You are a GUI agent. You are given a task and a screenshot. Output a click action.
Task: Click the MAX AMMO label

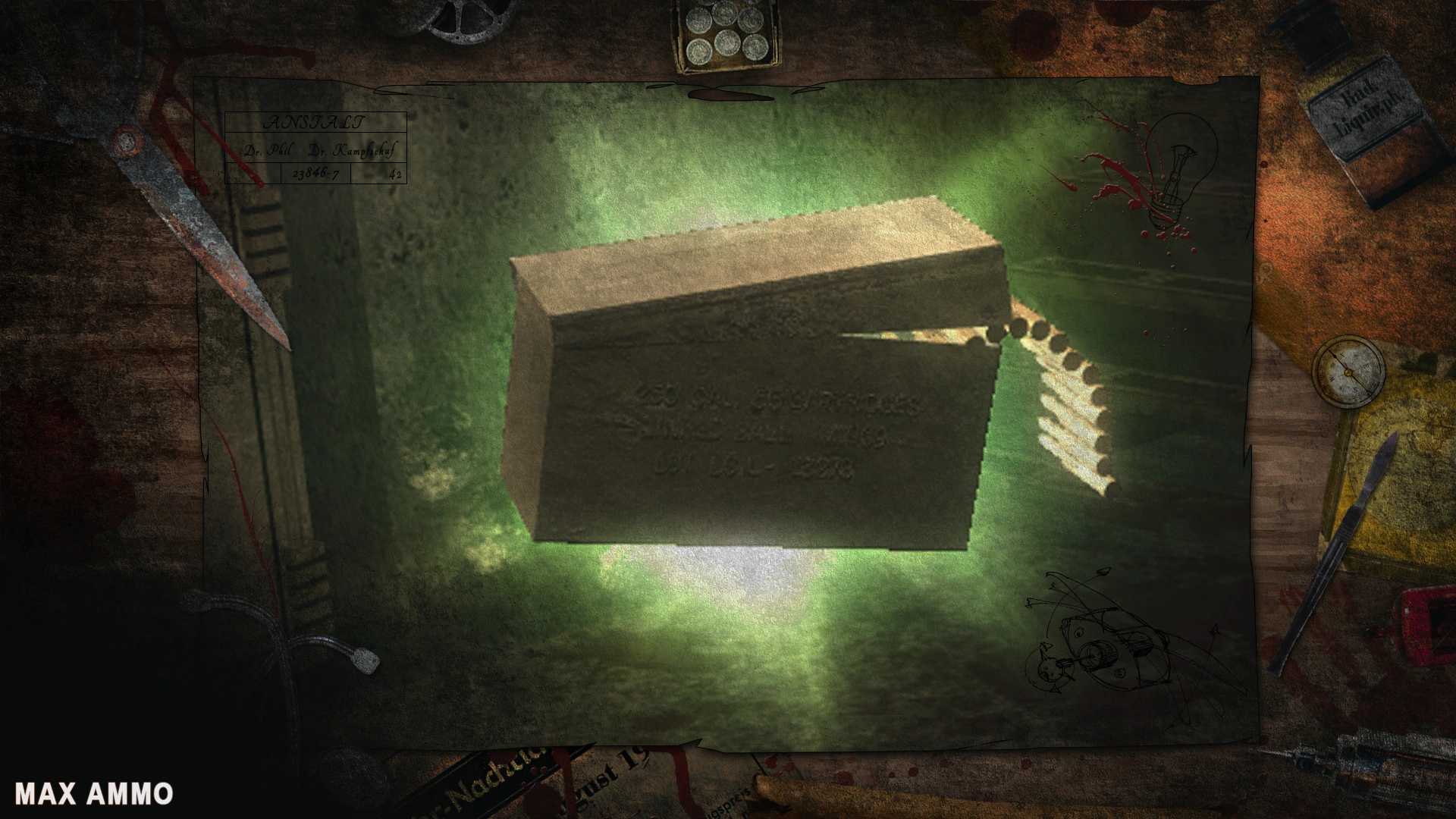coord(95,793)
